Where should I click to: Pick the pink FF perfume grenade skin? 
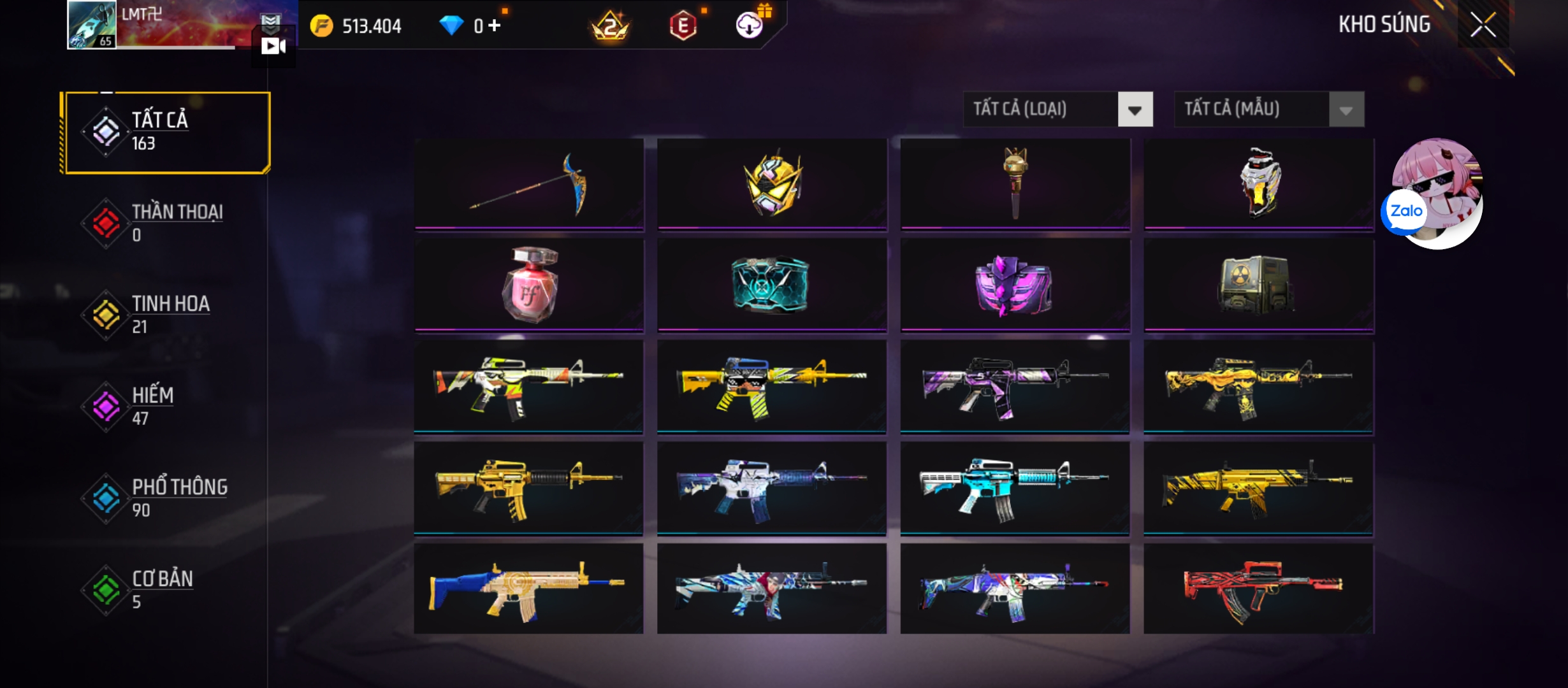tap(529, 284)
